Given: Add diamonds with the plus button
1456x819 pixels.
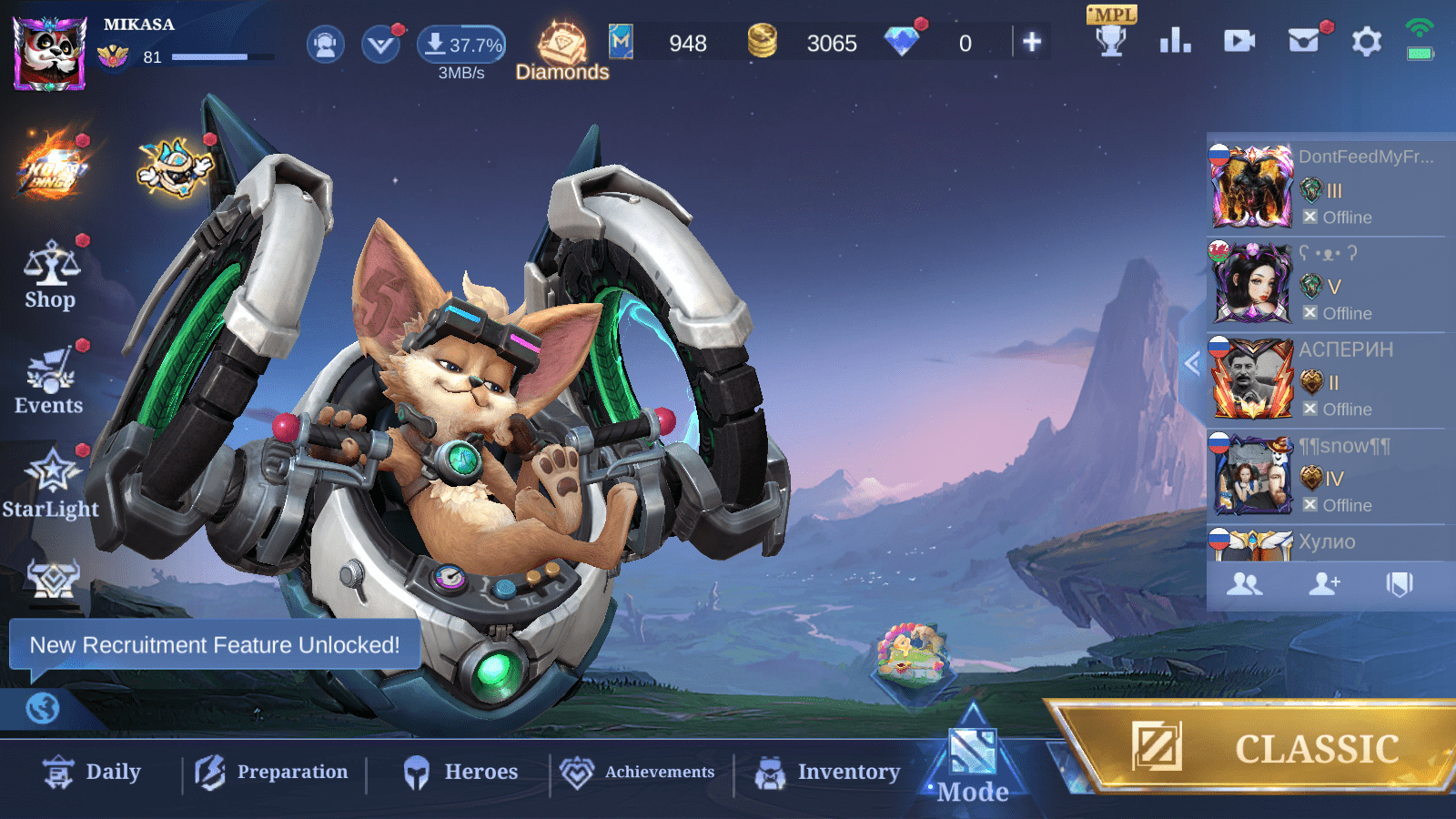Looking at the screenshot, I should (1032, 42).
